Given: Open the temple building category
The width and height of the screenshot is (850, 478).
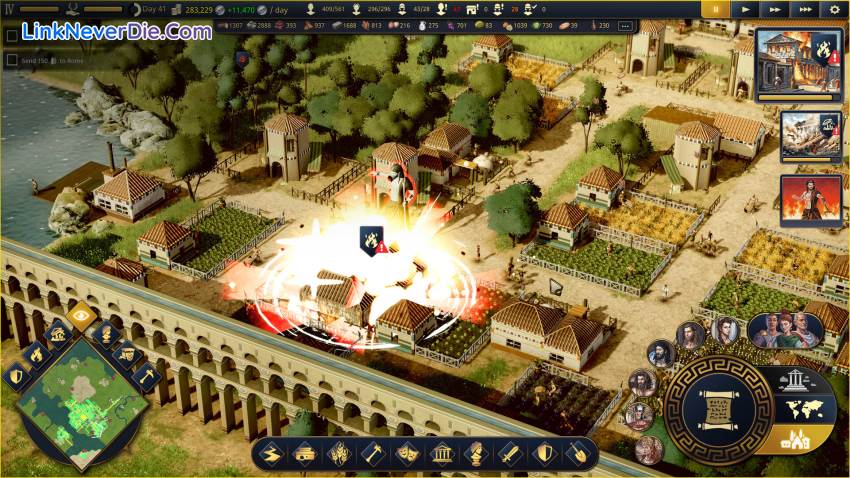Looking at the screenshot, I should (x=440, y=454).
